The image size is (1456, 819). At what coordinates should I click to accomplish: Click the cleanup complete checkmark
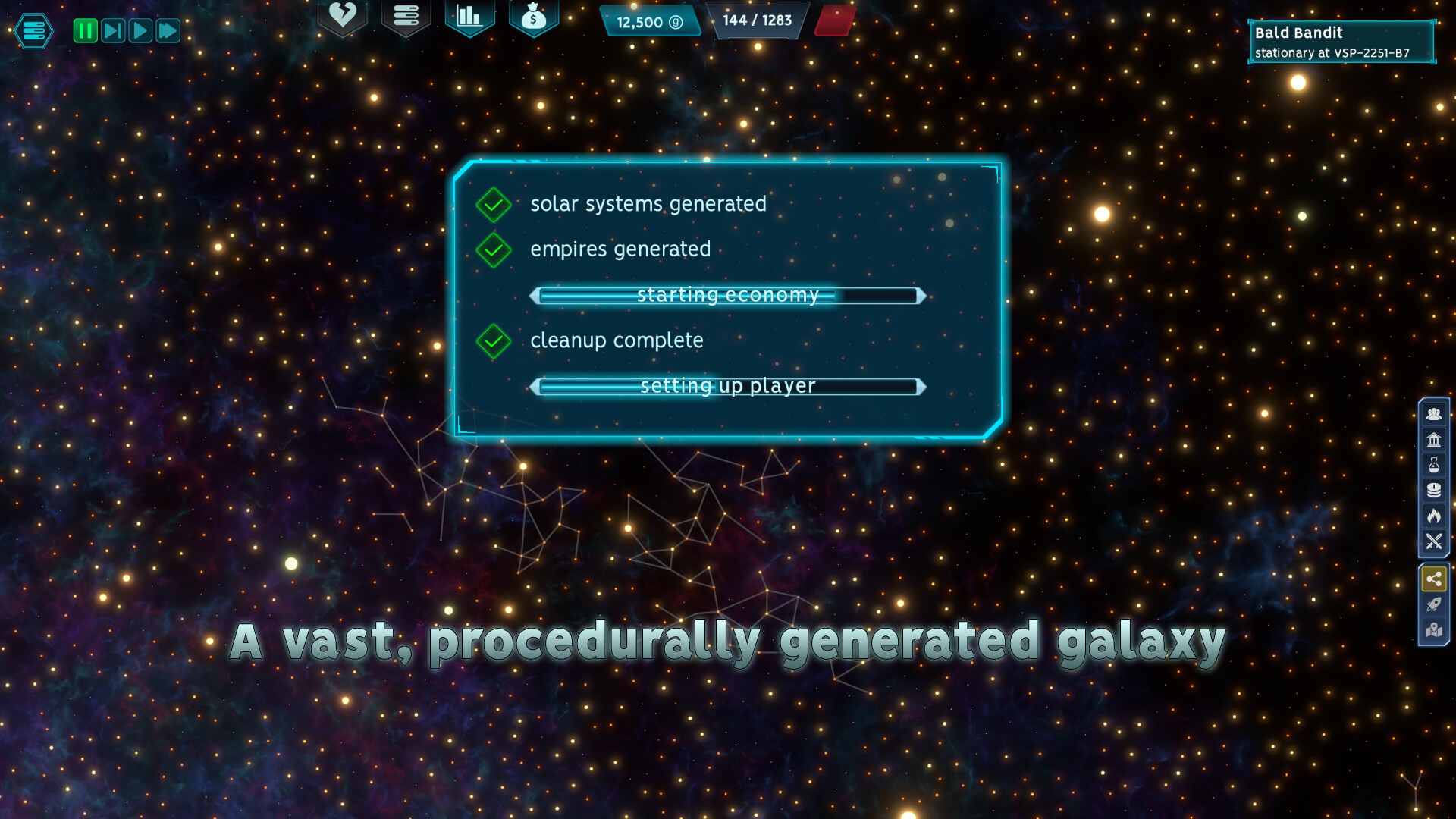[494, 340]
